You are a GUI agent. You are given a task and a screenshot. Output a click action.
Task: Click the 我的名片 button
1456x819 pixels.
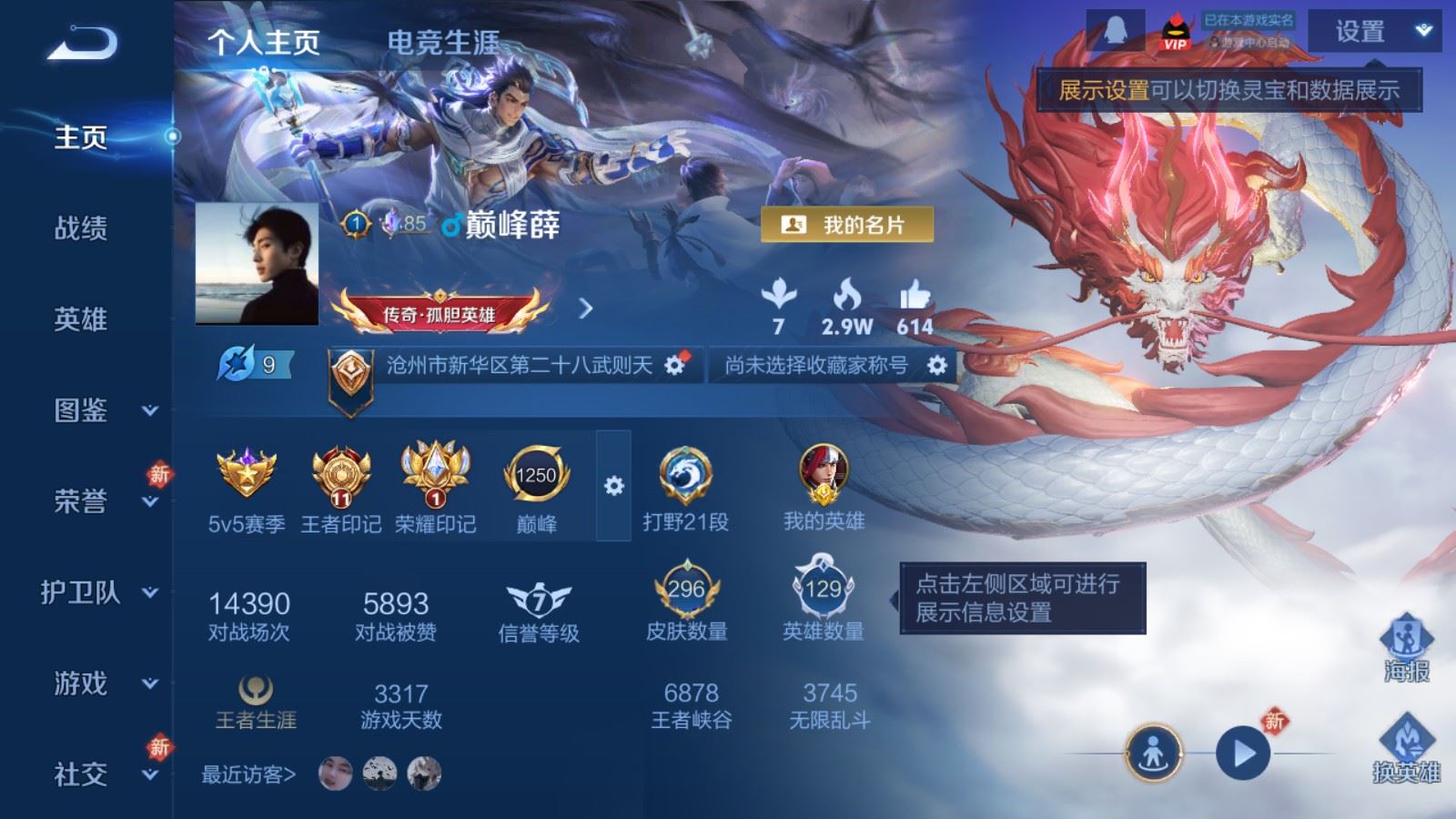[844, 223]
